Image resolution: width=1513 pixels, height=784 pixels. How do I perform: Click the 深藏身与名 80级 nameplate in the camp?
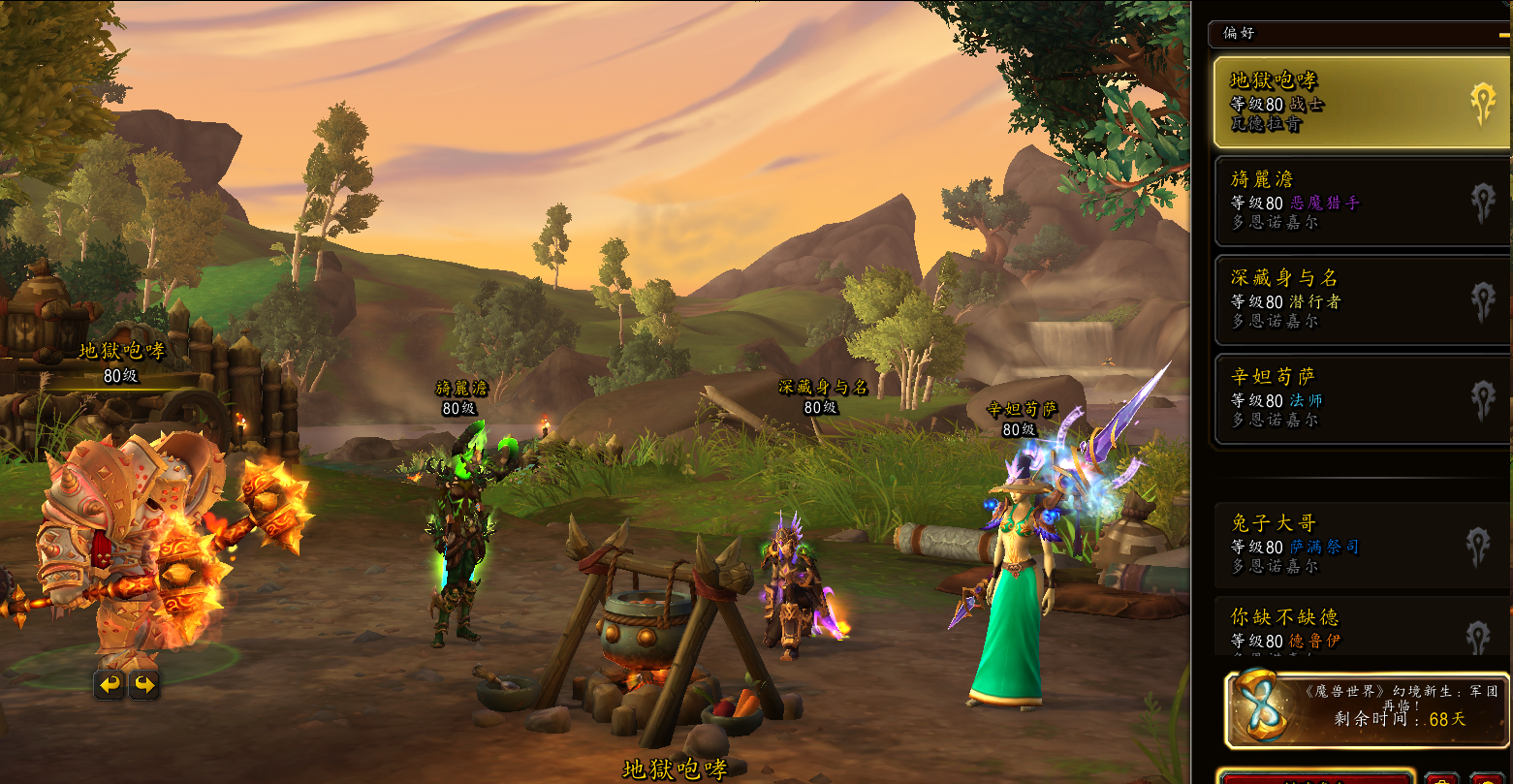[x=823, y=397]
